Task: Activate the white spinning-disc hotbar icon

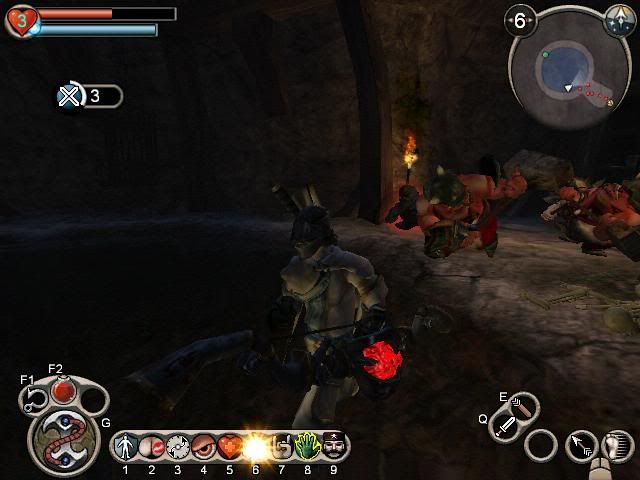Action: point(178,446)
